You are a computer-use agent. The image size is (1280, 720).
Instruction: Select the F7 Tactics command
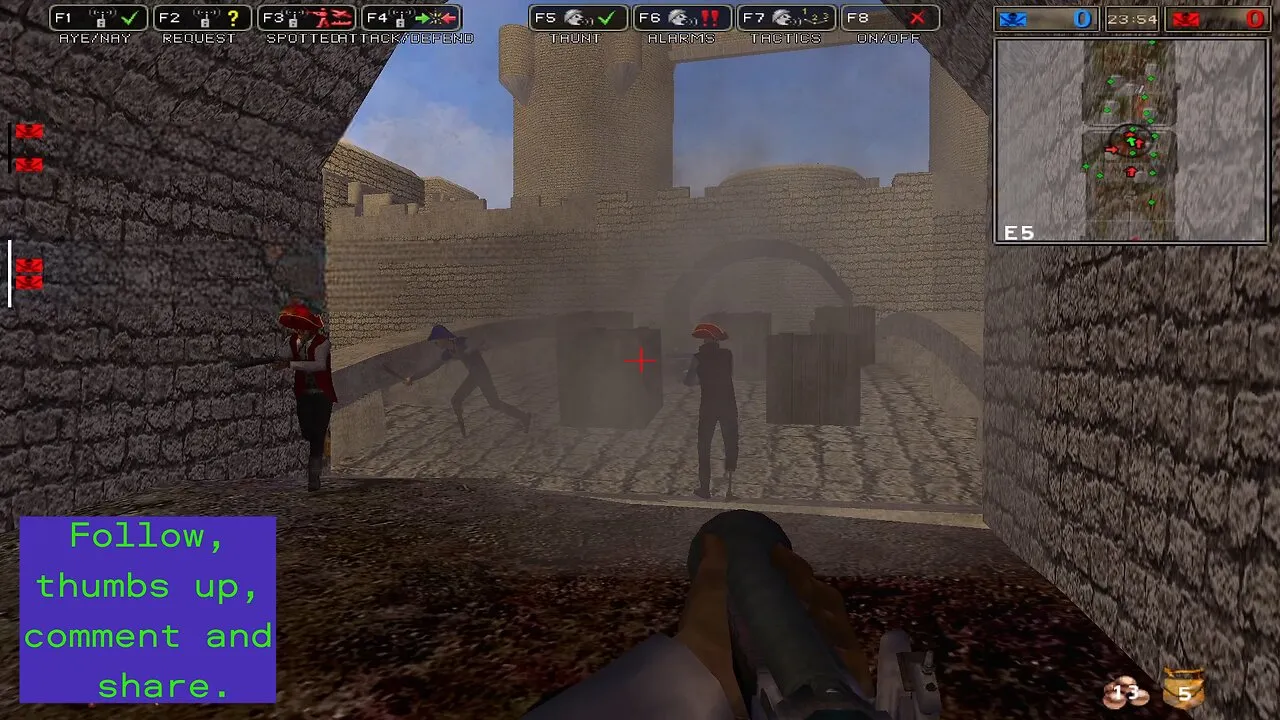coord(787,18)
